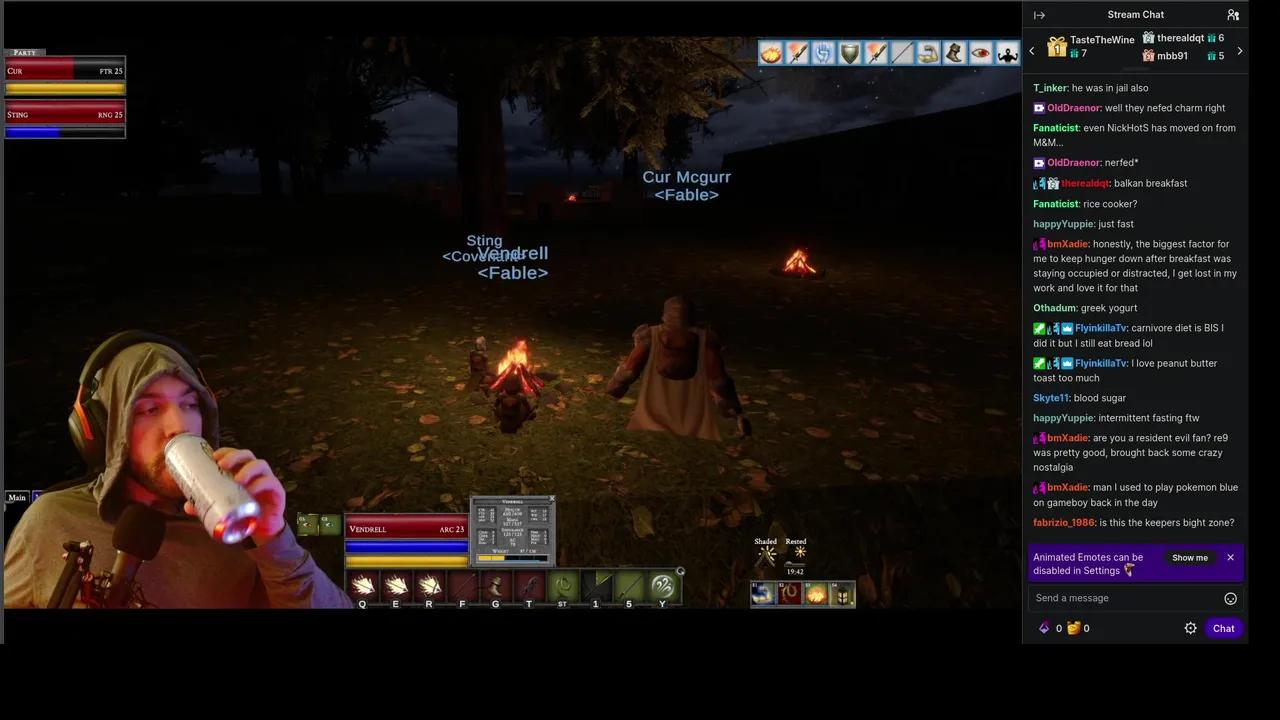Click the Chat send button
1280x720 pixels.
[1223, 628]
